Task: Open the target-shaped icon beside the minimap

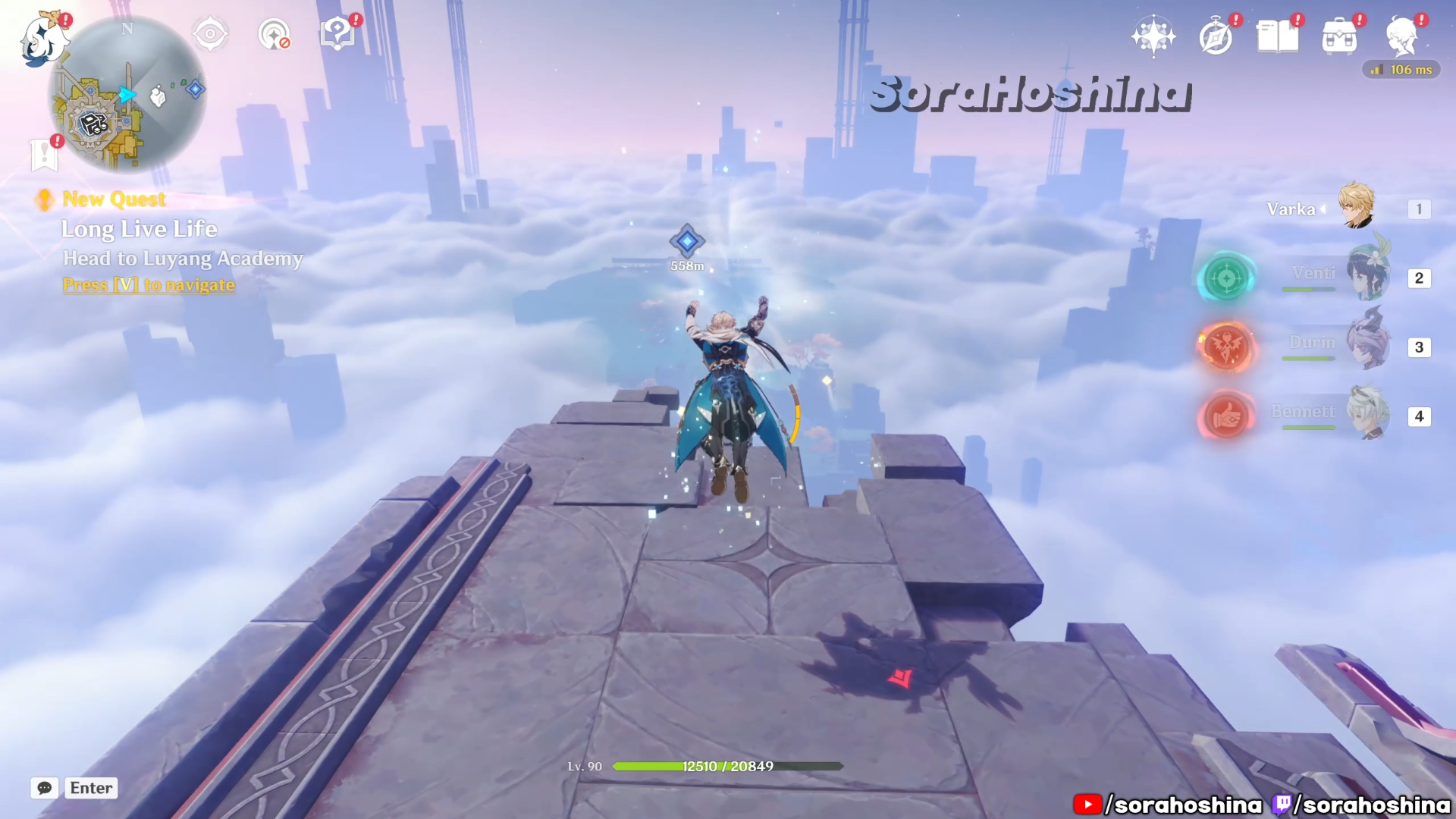Action: click(210, 34)
